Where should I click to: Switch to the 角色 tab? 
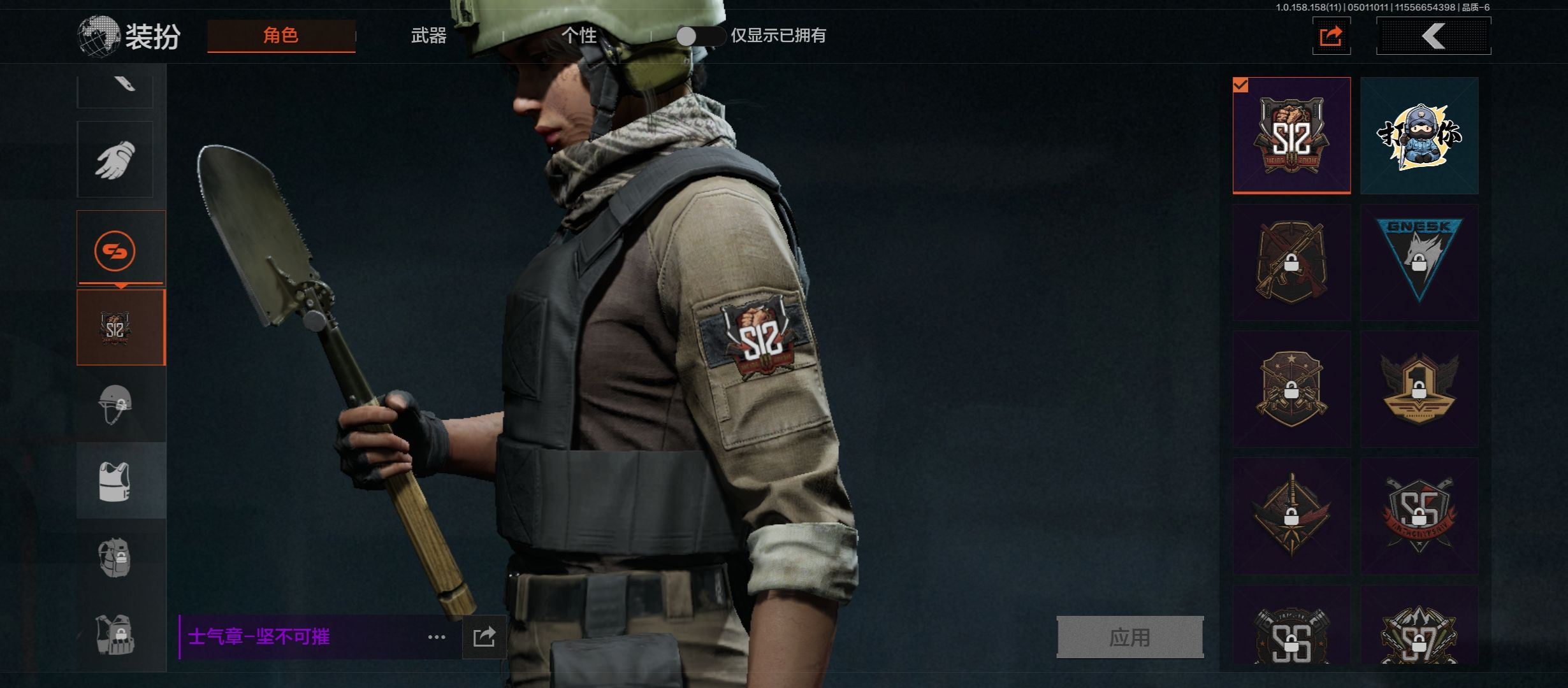tap(281, 36)
